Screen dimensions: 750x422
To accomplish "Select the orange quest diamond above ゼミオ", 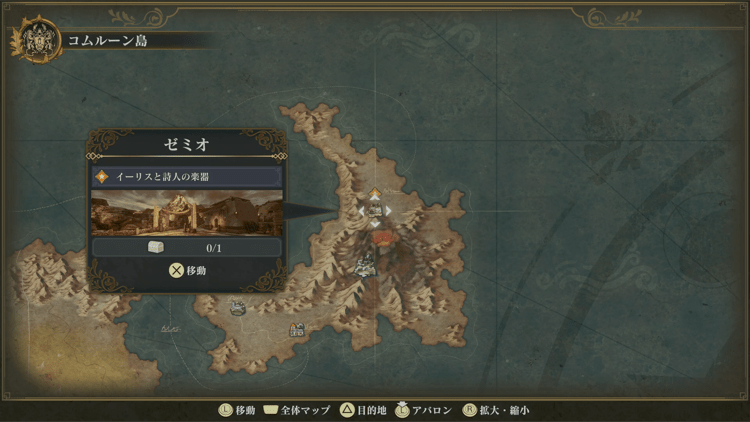I will pyautogui.click(x=375, y=191).
